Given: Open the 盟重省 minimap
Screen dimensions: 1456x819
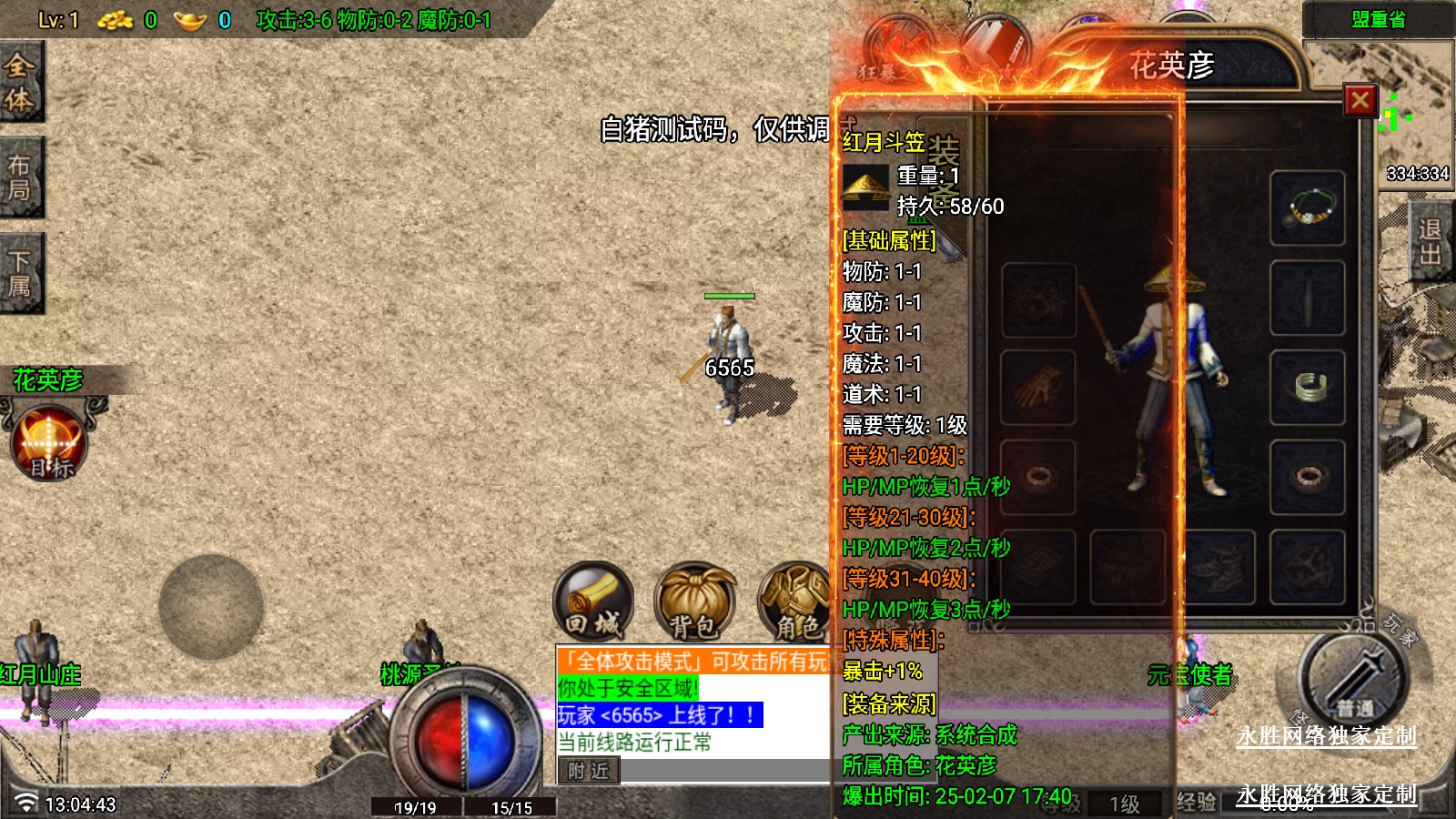Looking at the screenshot, I should (1378, 20).
